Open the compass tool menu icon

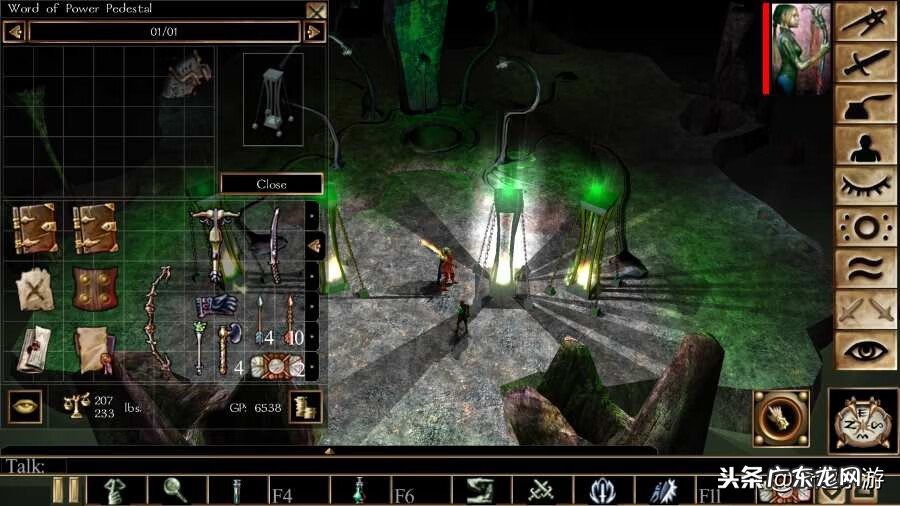coord(865,23)
